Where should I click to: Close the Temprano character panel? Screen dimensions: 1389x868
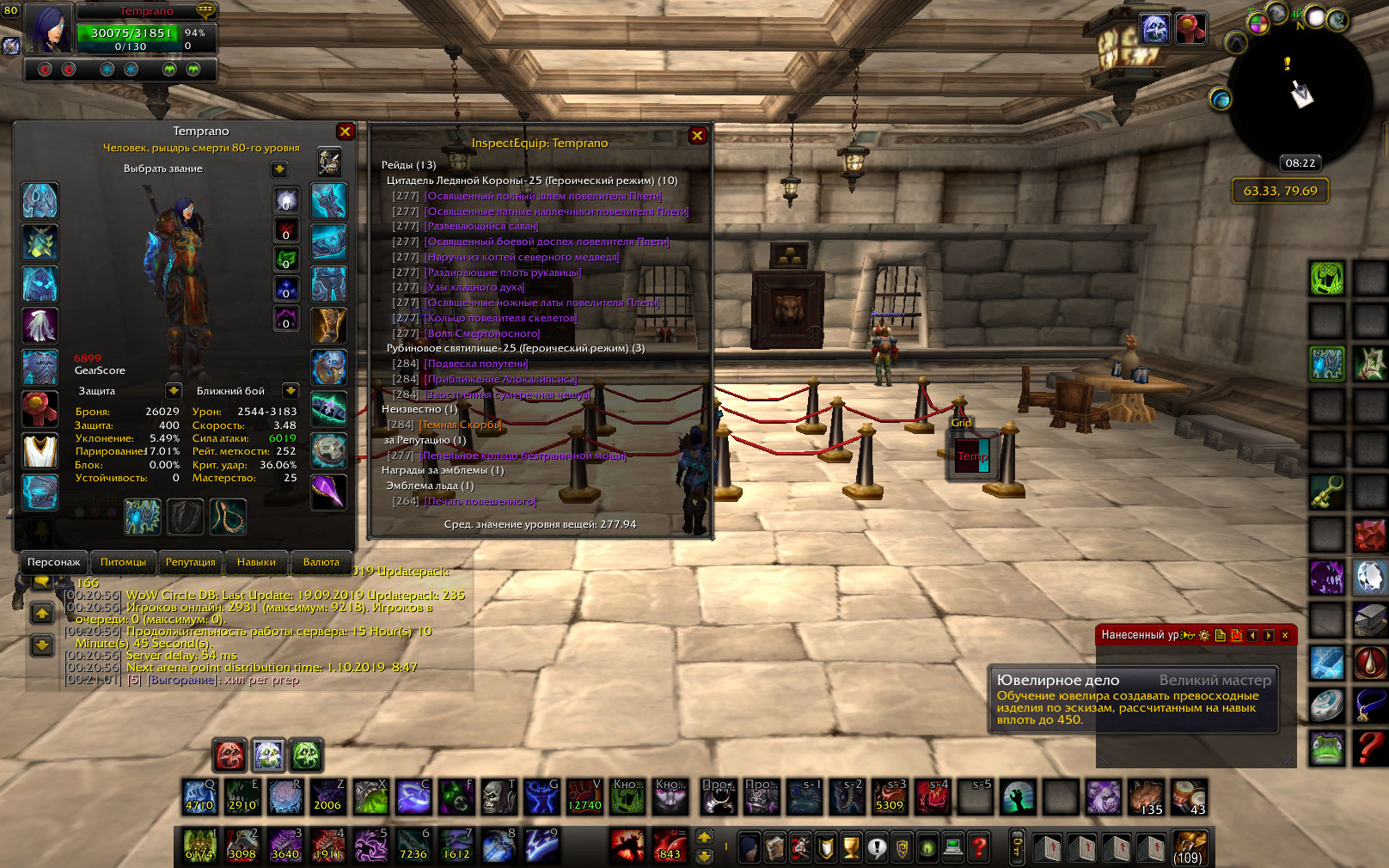(x=346, y=131)
